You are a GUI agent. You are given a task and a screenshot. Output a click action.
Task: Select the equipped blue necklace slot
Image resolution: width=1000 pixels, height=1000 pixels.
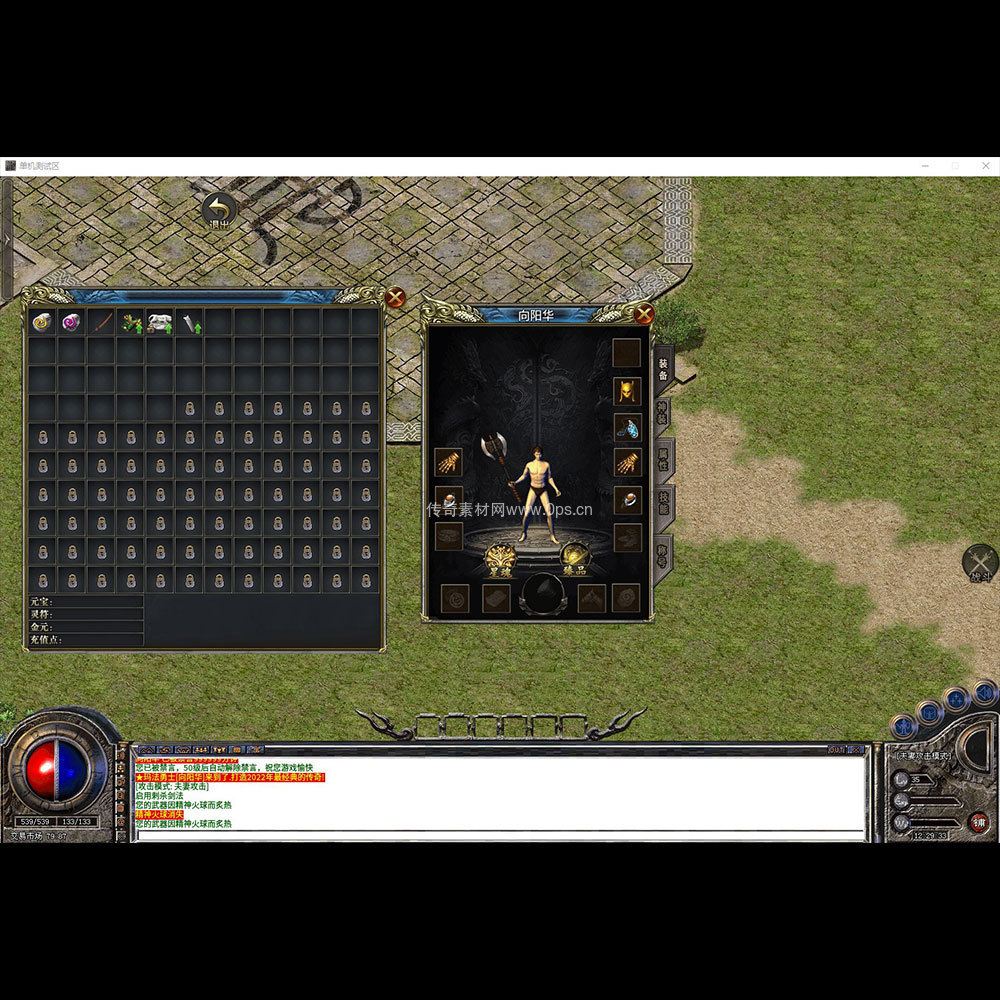coord(627,428)
